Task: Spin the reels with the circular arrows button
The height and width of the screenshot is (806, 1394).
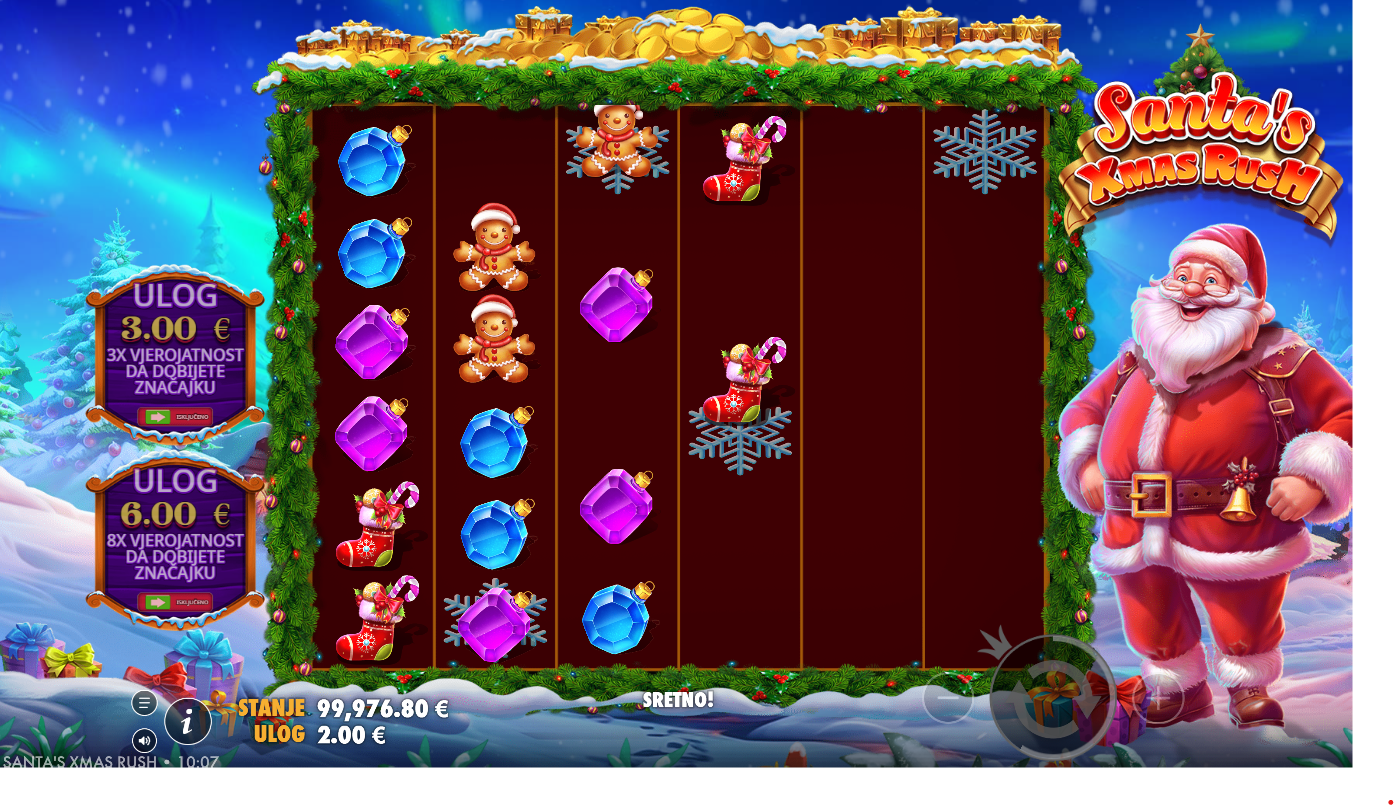Action: point(1052,697)
